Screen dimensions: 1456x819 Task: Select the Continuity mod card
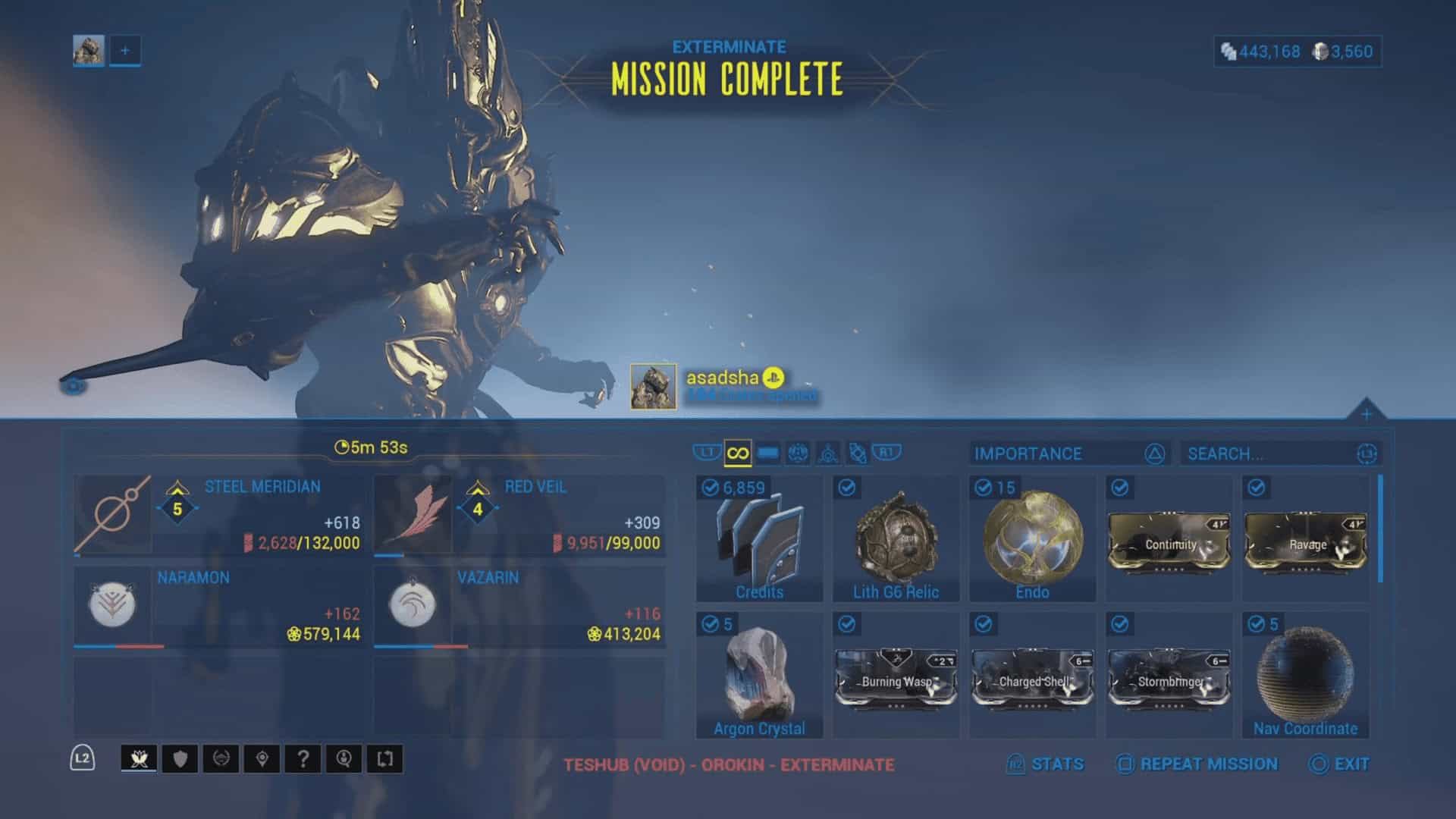click(1169, 541)
